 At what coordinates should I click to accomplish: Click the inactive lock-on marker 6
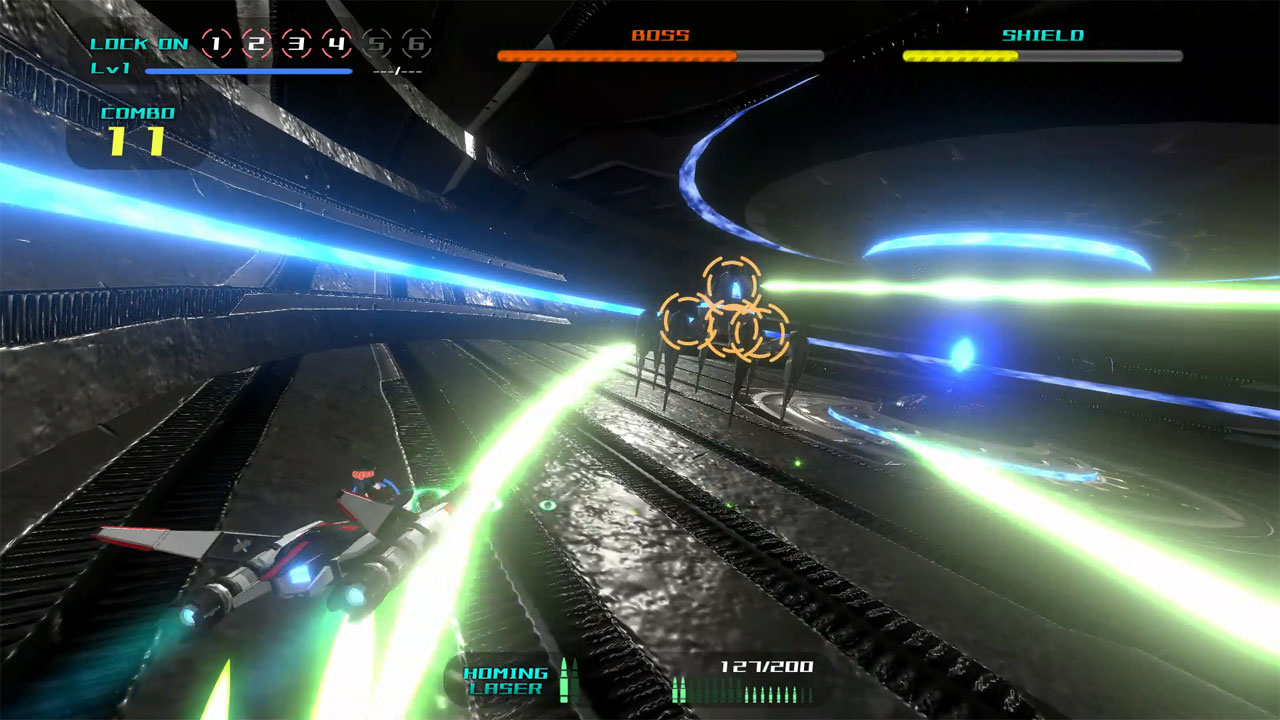pyautogui.click(x=419, y=44)
